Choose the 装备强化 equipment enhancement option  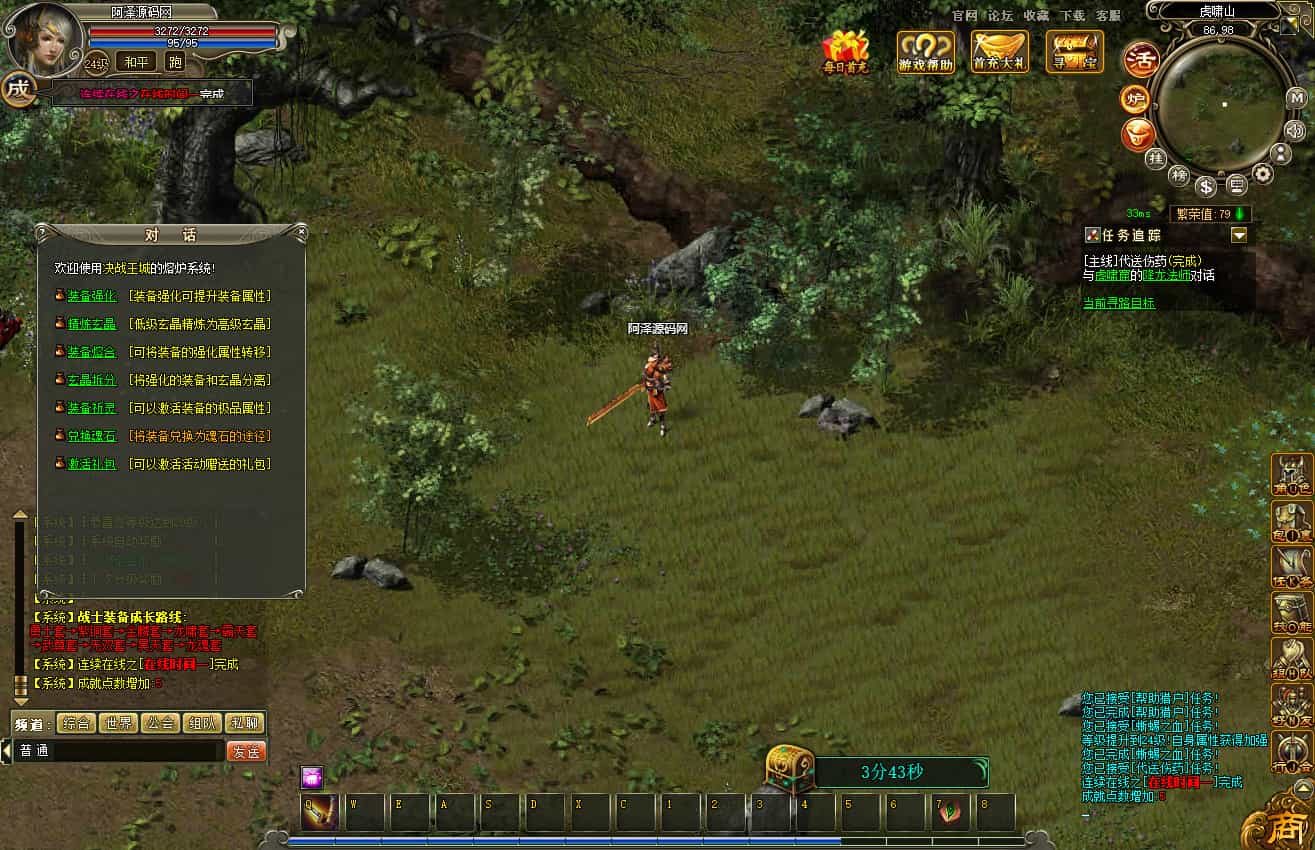coord(92,296)
